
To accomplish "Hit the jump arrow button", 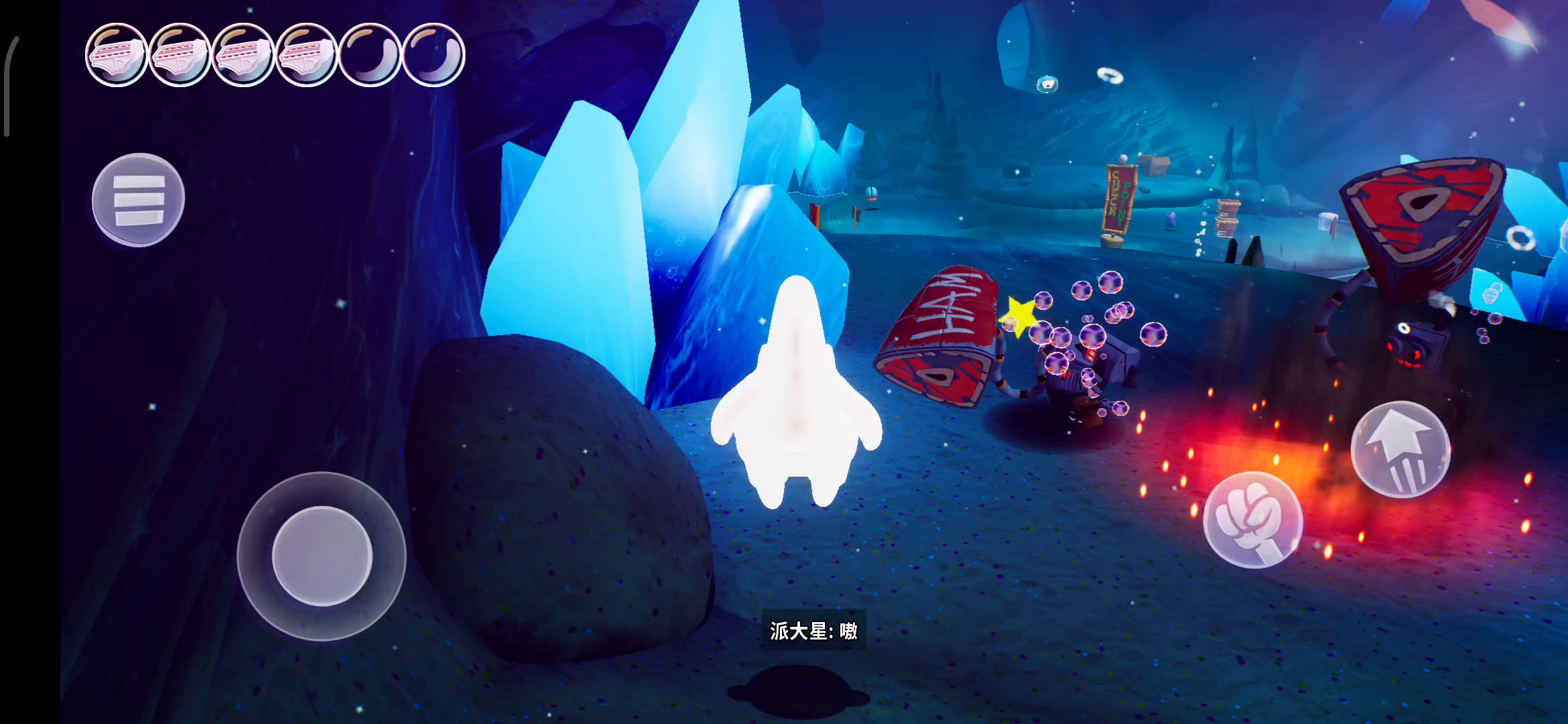I will 1400,449.
